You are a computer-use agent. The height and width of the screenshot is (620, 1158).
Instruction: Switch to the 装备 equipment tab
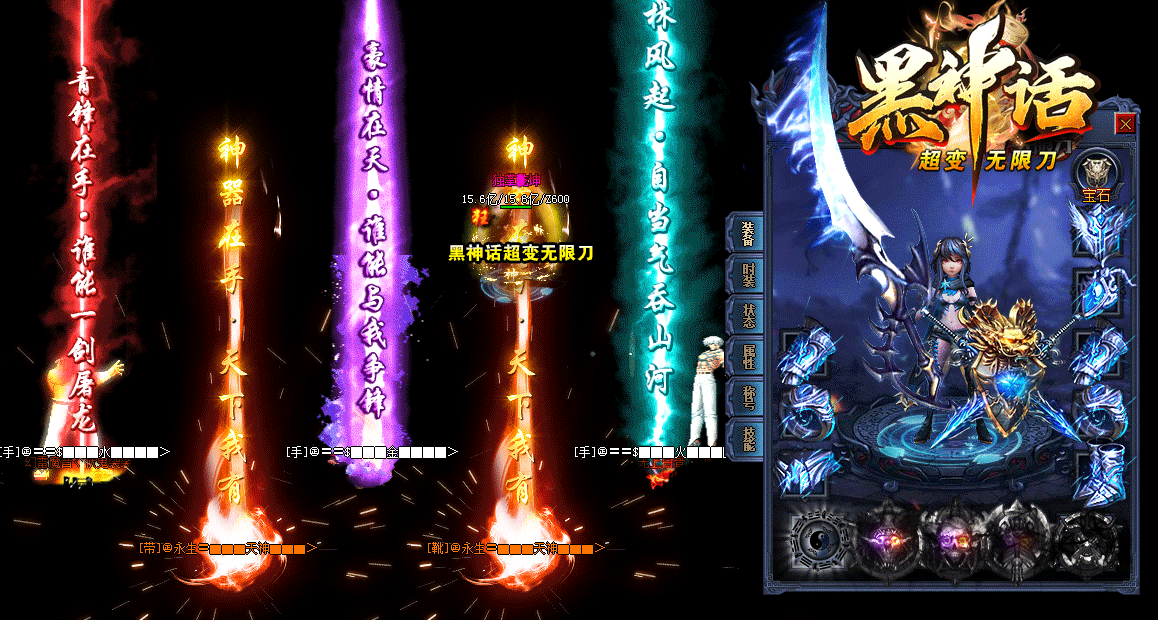pyautogui.click(x=748, y=233)
